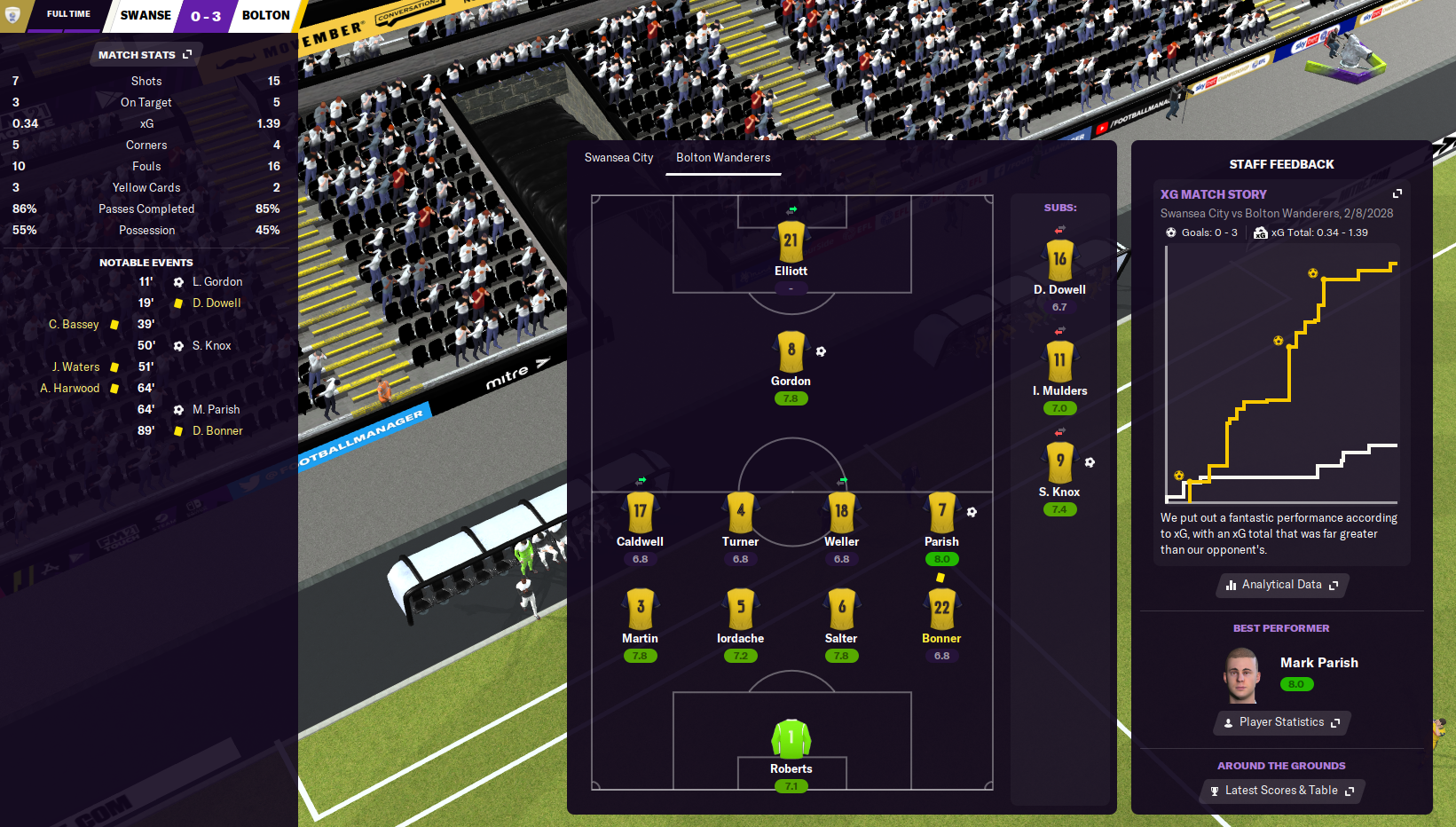Switch to the Swansea City tab
This screenshot has height=827, width=1456.
(618, 158)
